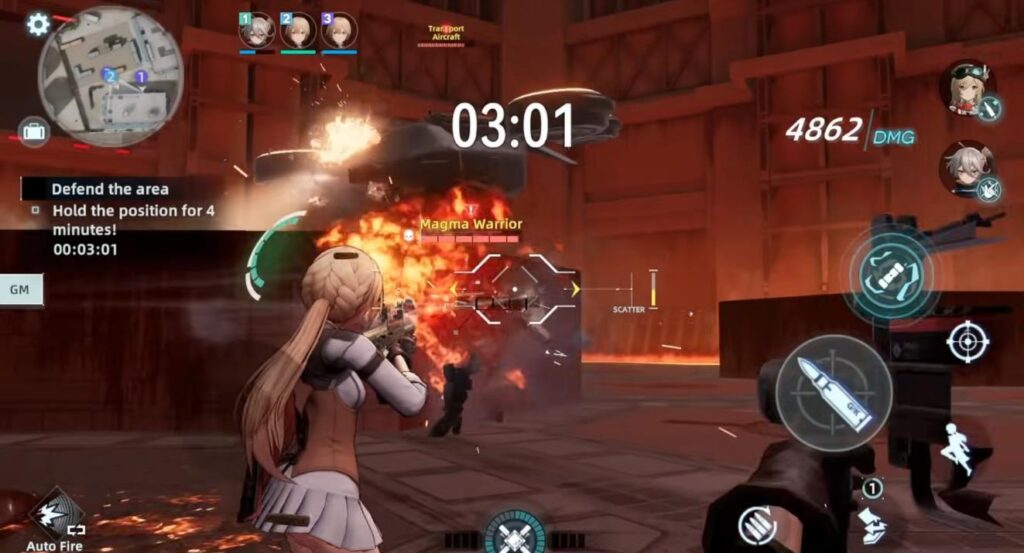Screen dimensions: 1024x553
Task: Switch to the silver-haired teammate
Action: click(x=966, y=168)
